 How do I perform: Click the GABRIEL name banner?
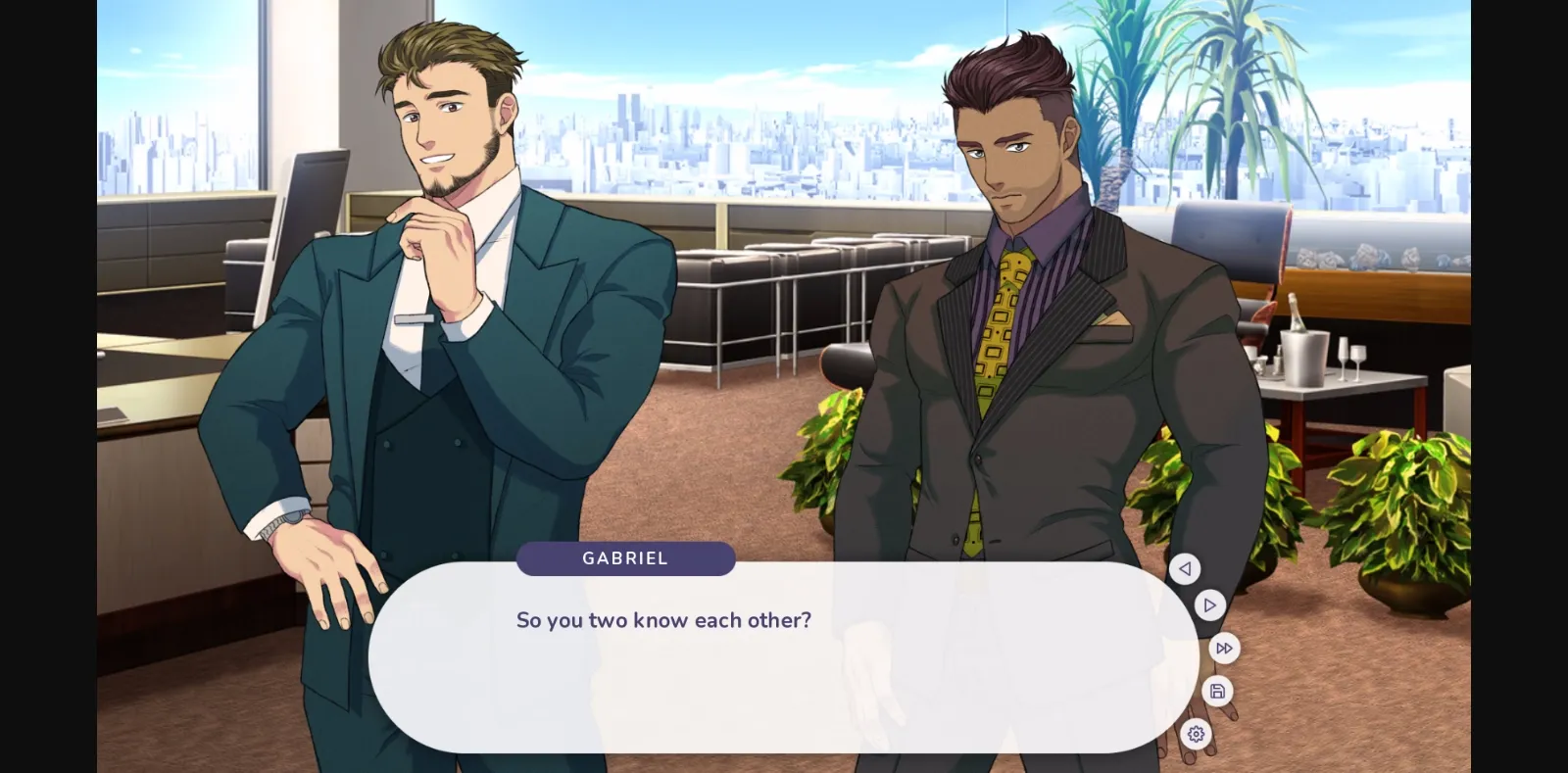click(625, 558)
